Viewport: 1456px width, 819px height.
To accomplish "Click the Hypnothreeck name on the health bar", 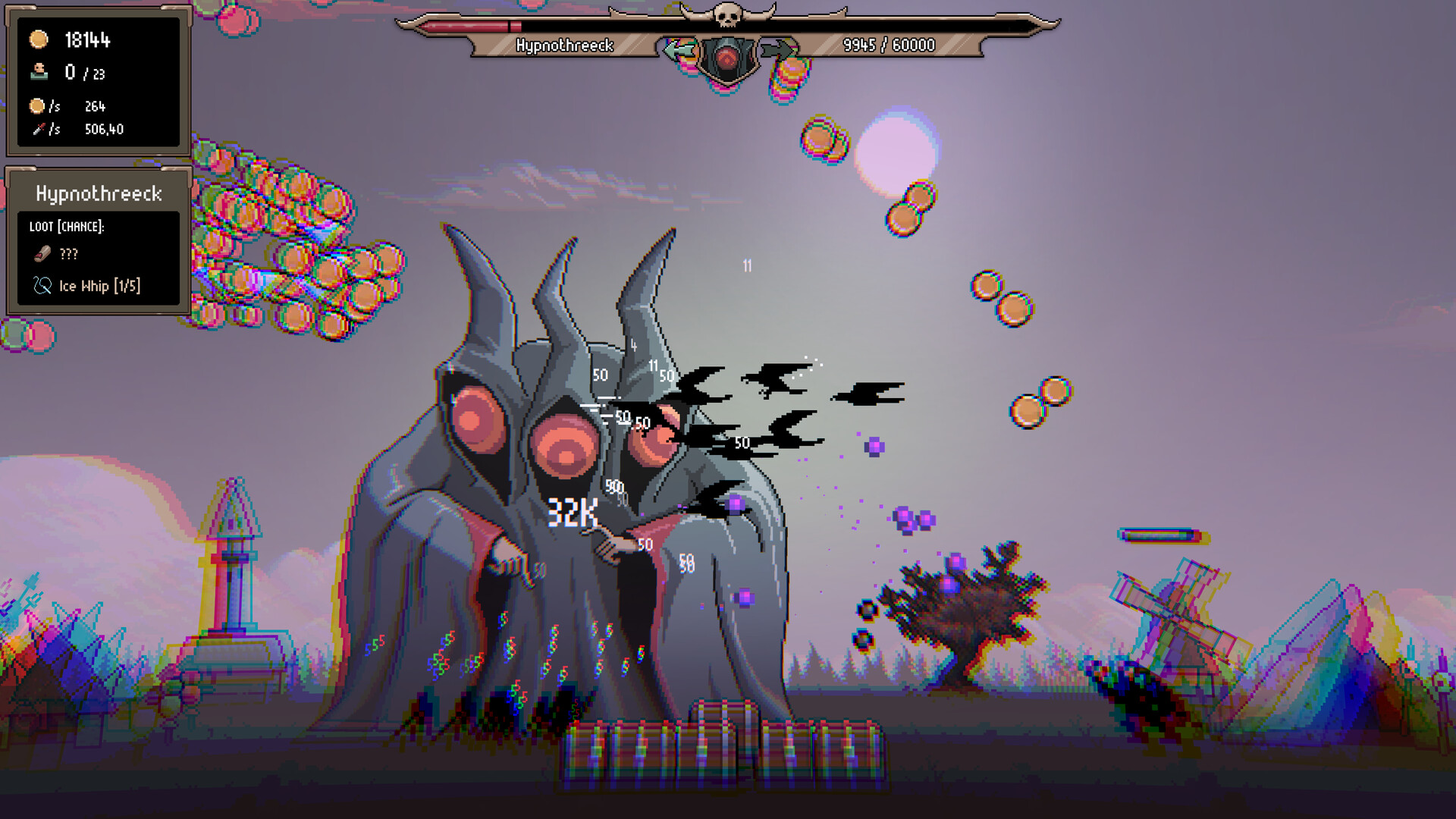I will [564, 45].
